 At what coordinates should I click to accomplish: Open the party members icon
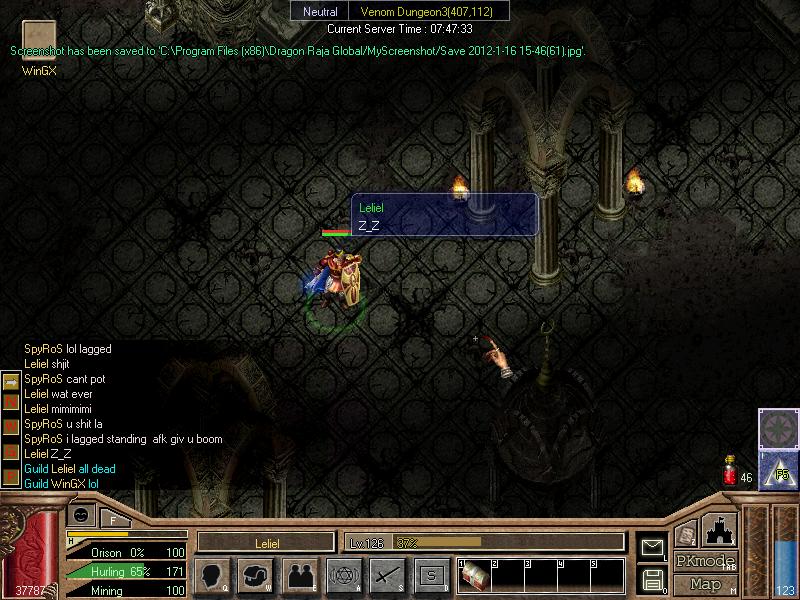[x=299, y=575]
